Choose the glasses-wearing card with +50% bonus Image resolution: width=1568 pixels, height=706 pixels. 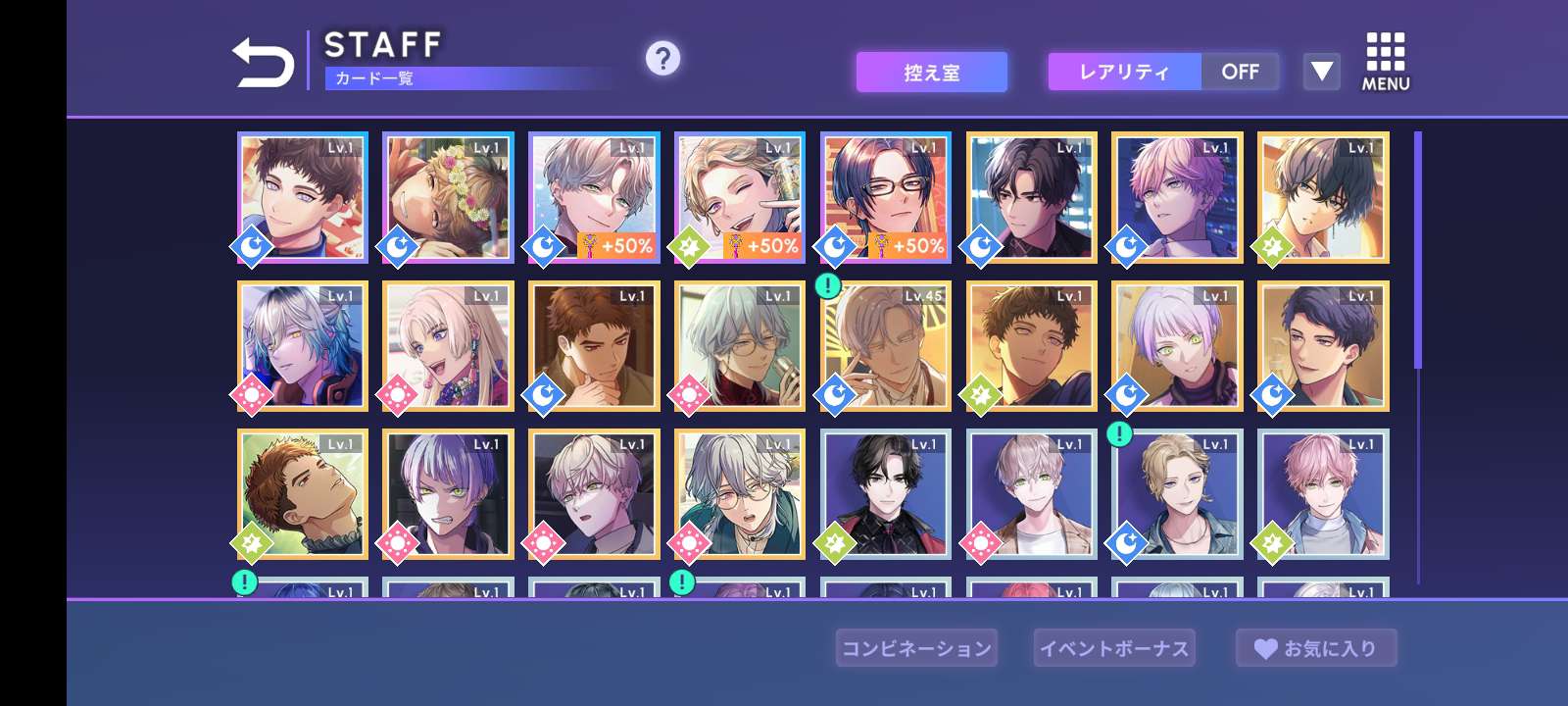[885, 197]
